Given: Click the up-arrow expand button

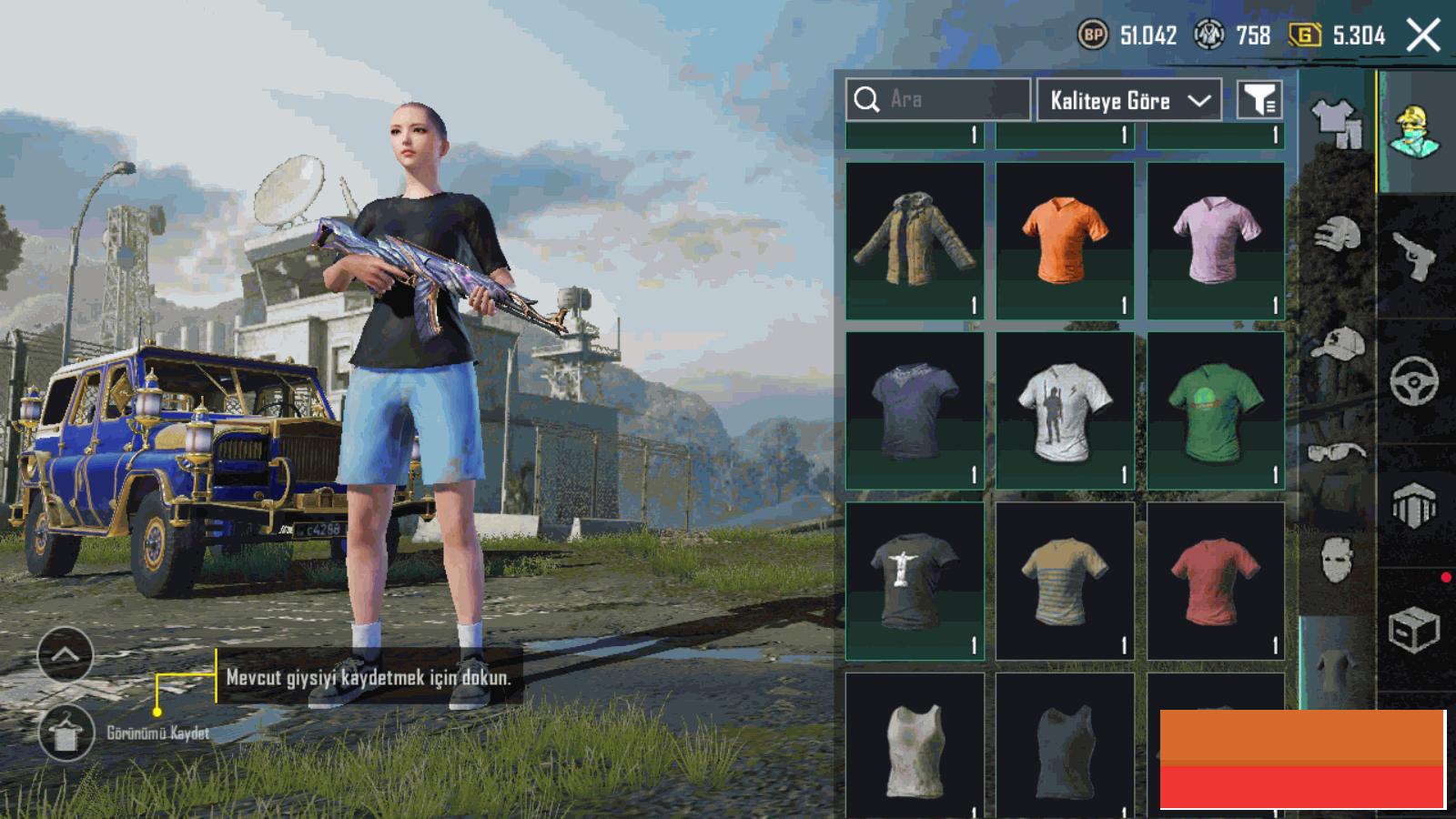Looking at the screenshot, I should click(x=66, y=654).
